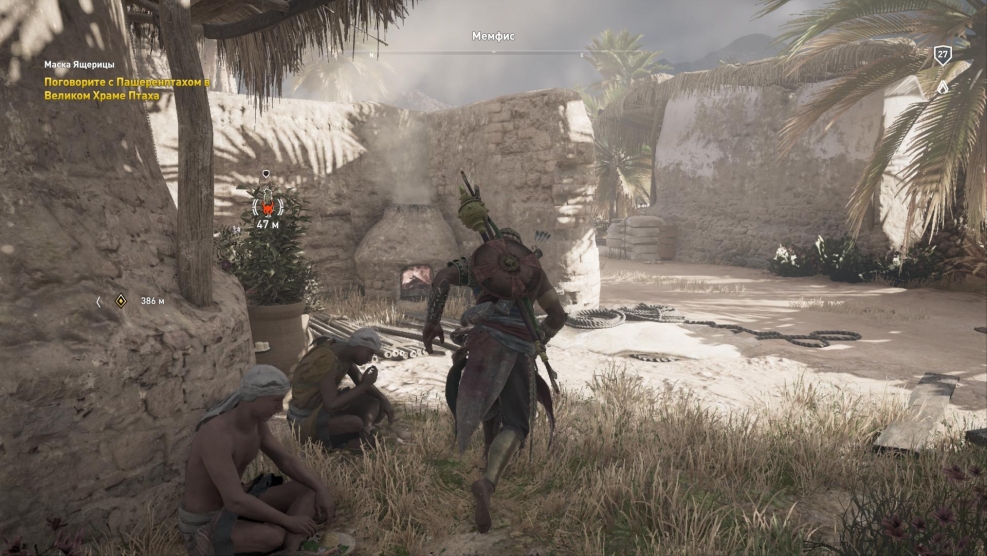Select the white flame icon below level badge
The height and width of the screenshot is (556, 987).
click(942, 86)
